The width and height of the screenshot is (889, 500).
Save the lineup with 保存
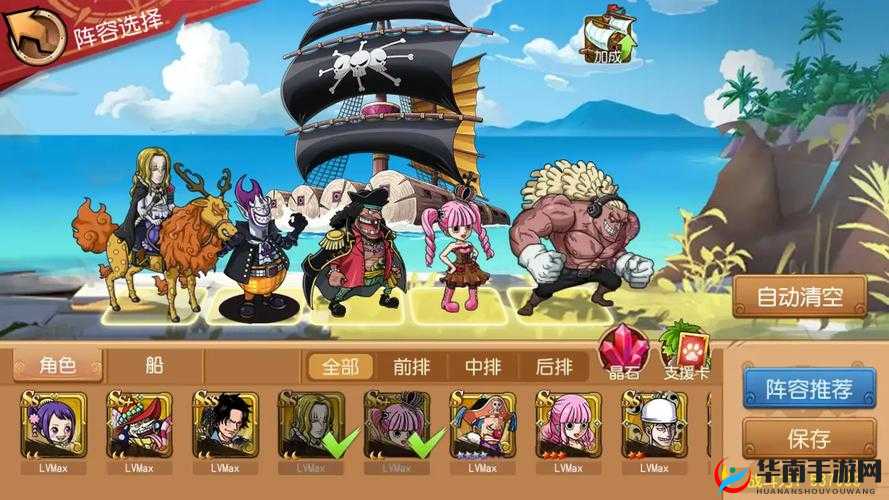click(808, 438)
